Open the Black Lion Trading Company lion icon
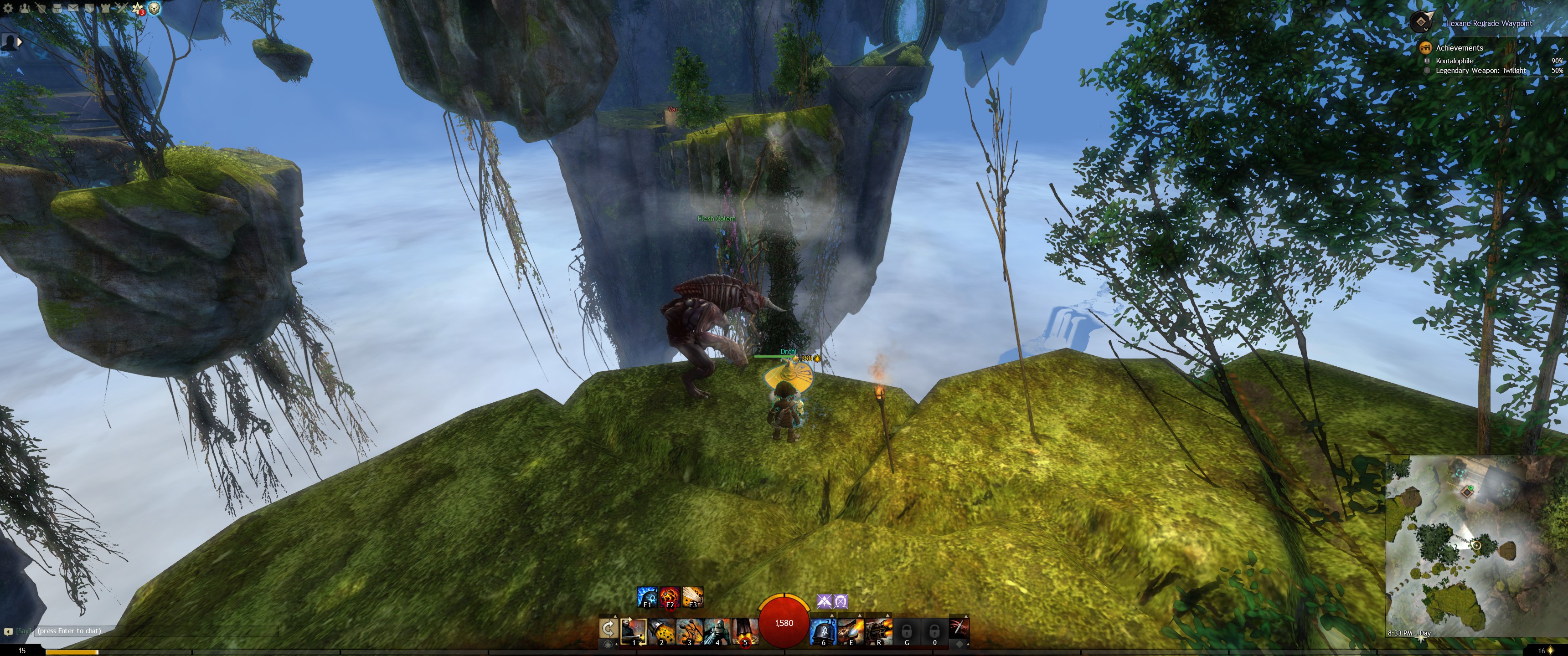Viewport: 1568px width, 656px height. coord(155,9)
